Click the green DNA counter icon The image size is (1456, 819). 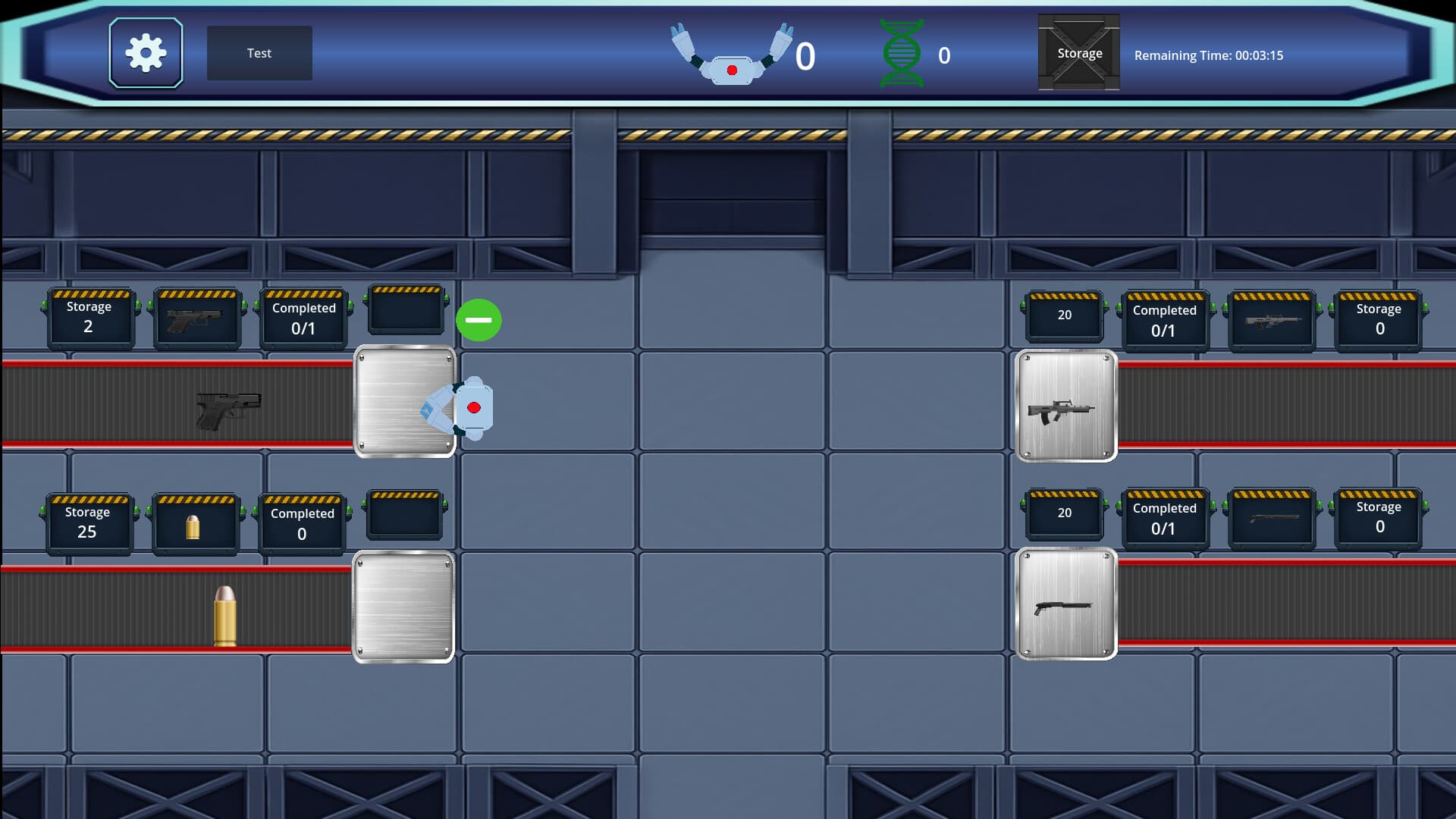[x=903, y=53]
